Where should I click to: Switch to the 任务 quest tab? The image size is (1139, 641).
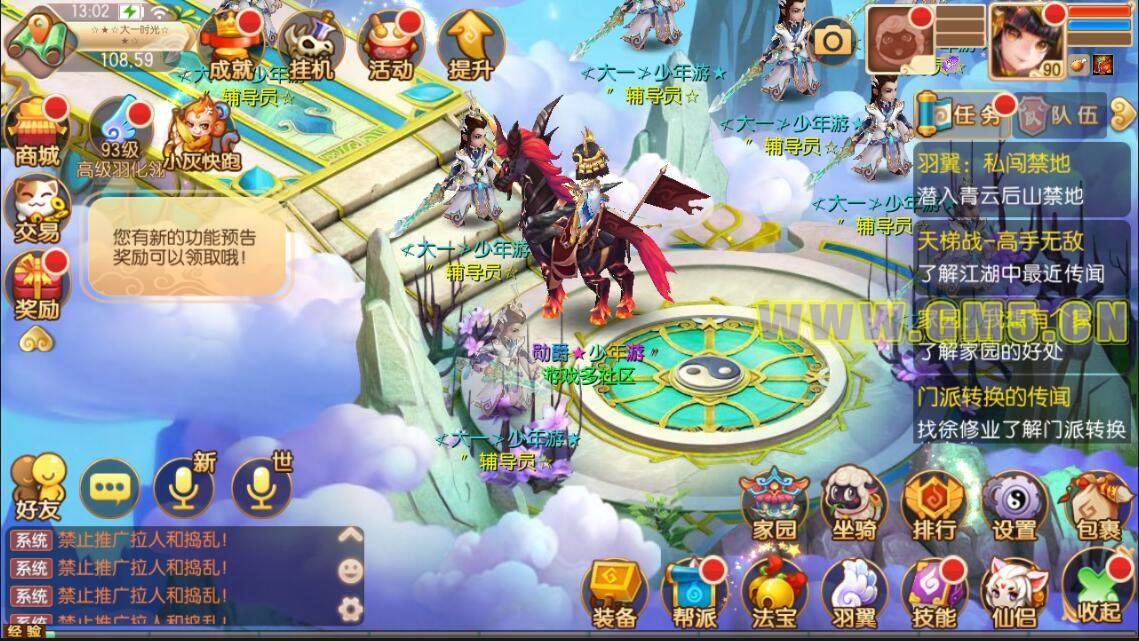961,114
